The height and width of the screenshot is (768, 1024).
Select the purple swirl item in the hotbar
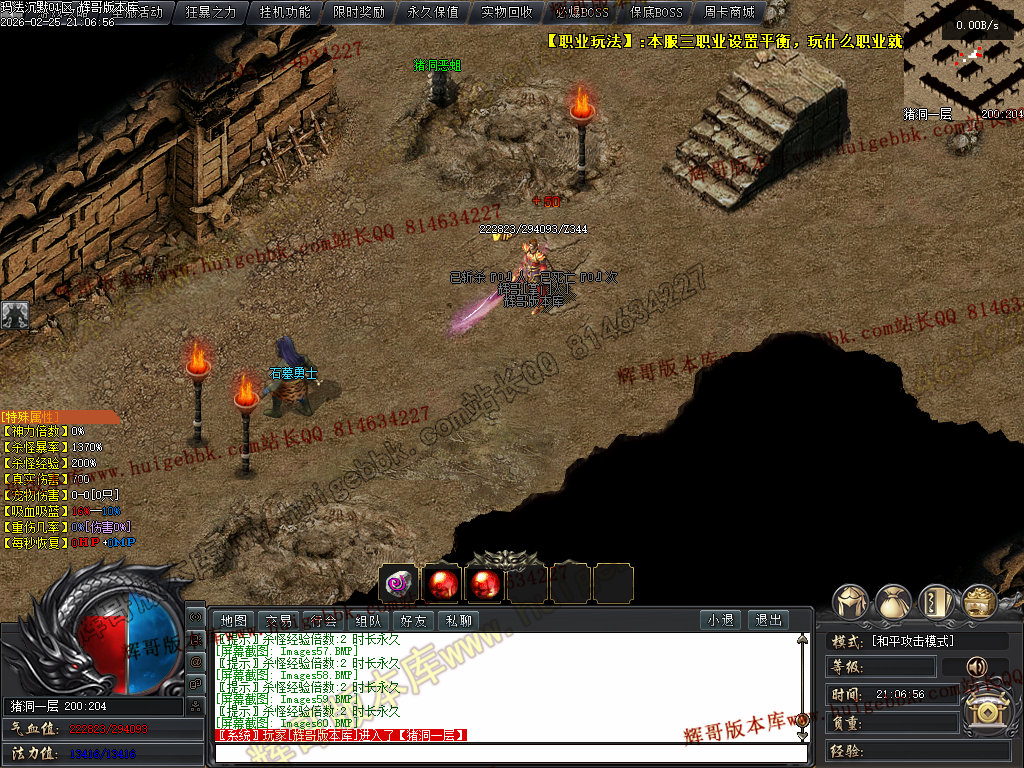(x=399, y=583)
